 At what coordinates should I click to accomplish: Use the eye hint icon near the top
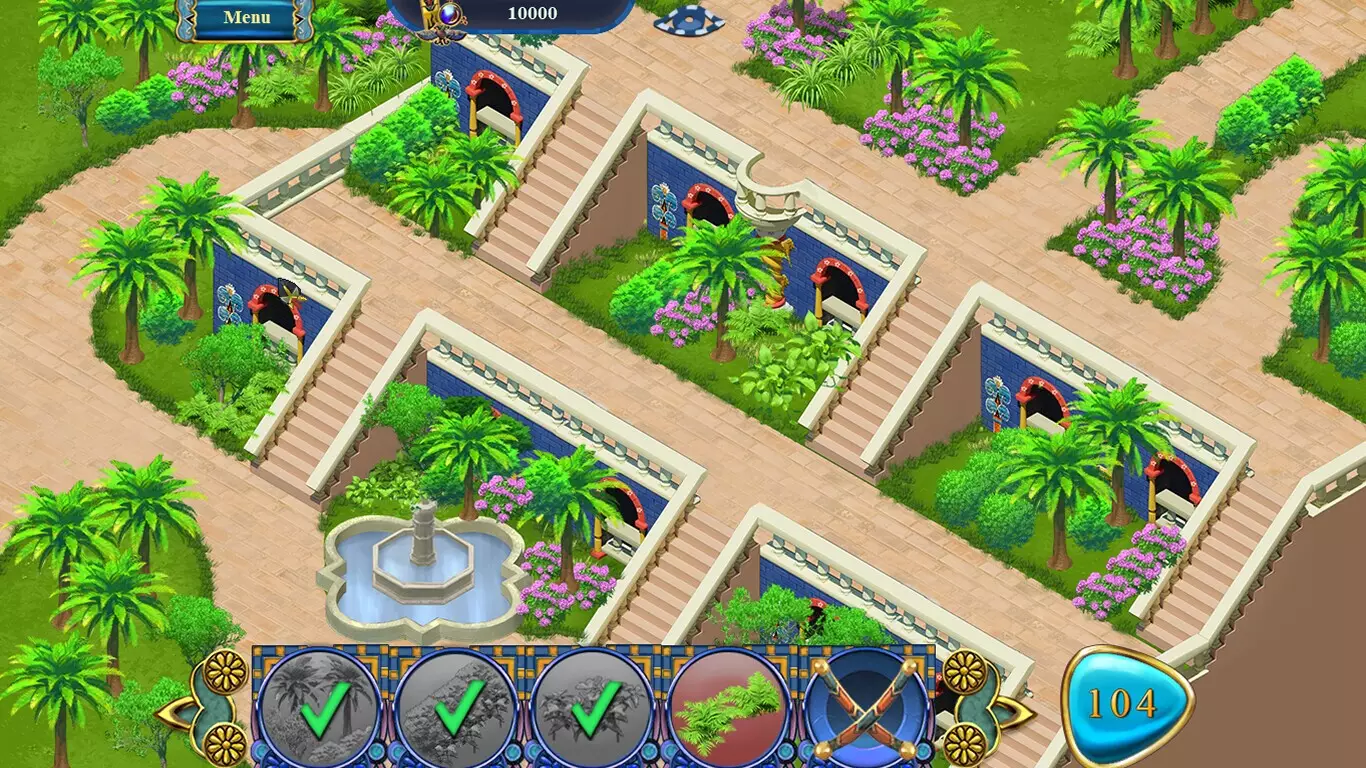click(x=688, y=20)
